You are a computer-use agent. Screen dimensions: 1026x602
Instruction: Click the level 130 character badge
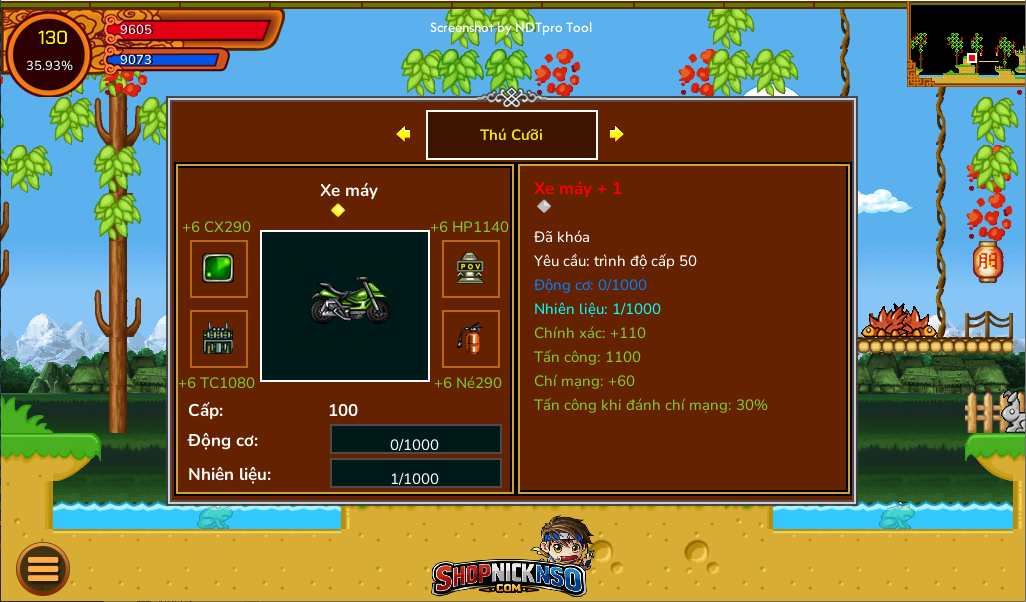tap(50, 52)
